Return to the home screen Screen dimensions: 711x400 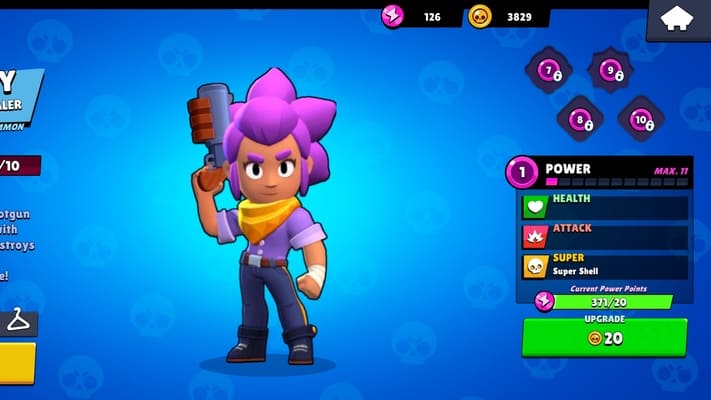click(x=677, y=20)
